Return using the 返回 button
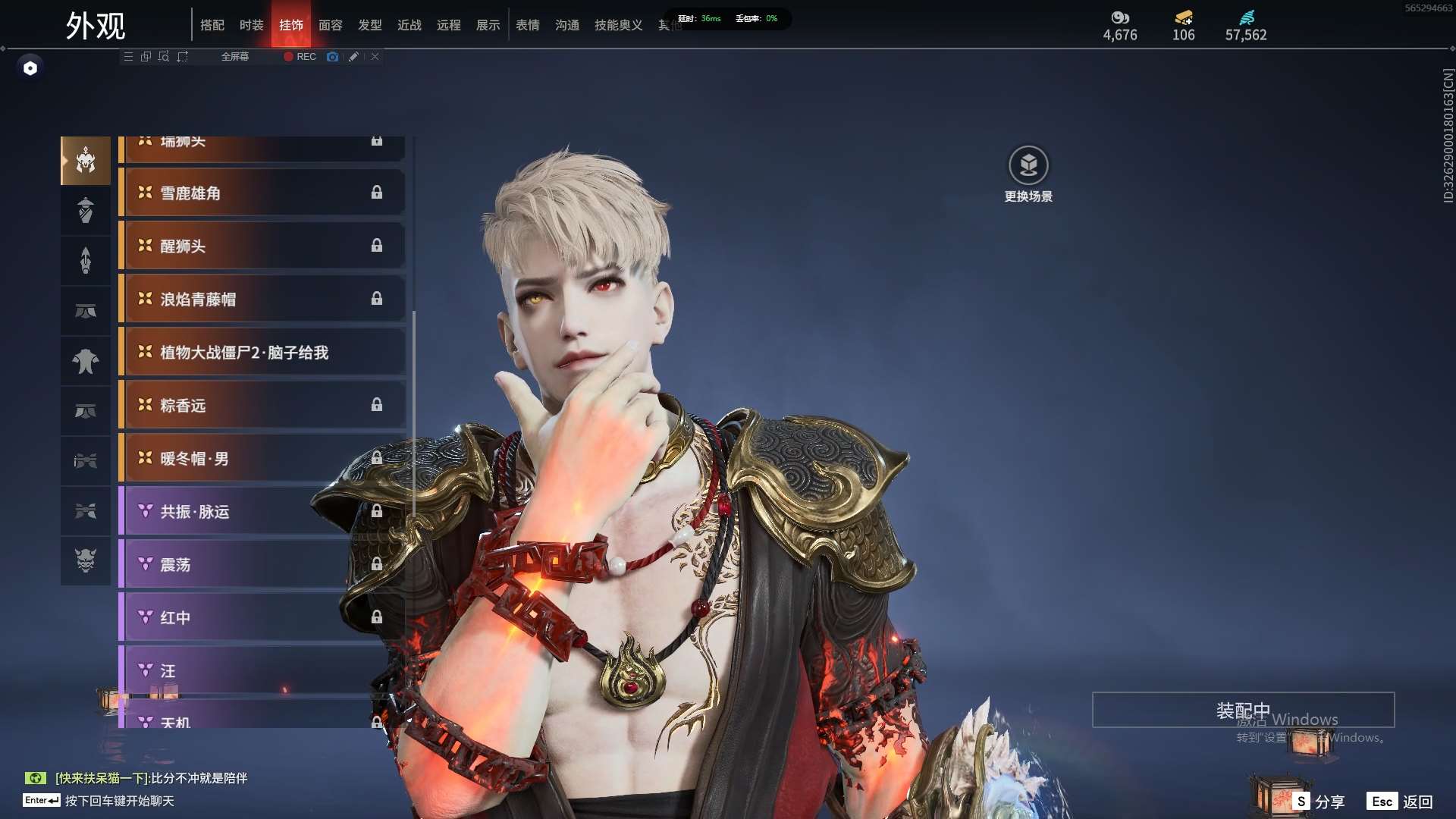1456x819 pixels. tap(1400, 802)
